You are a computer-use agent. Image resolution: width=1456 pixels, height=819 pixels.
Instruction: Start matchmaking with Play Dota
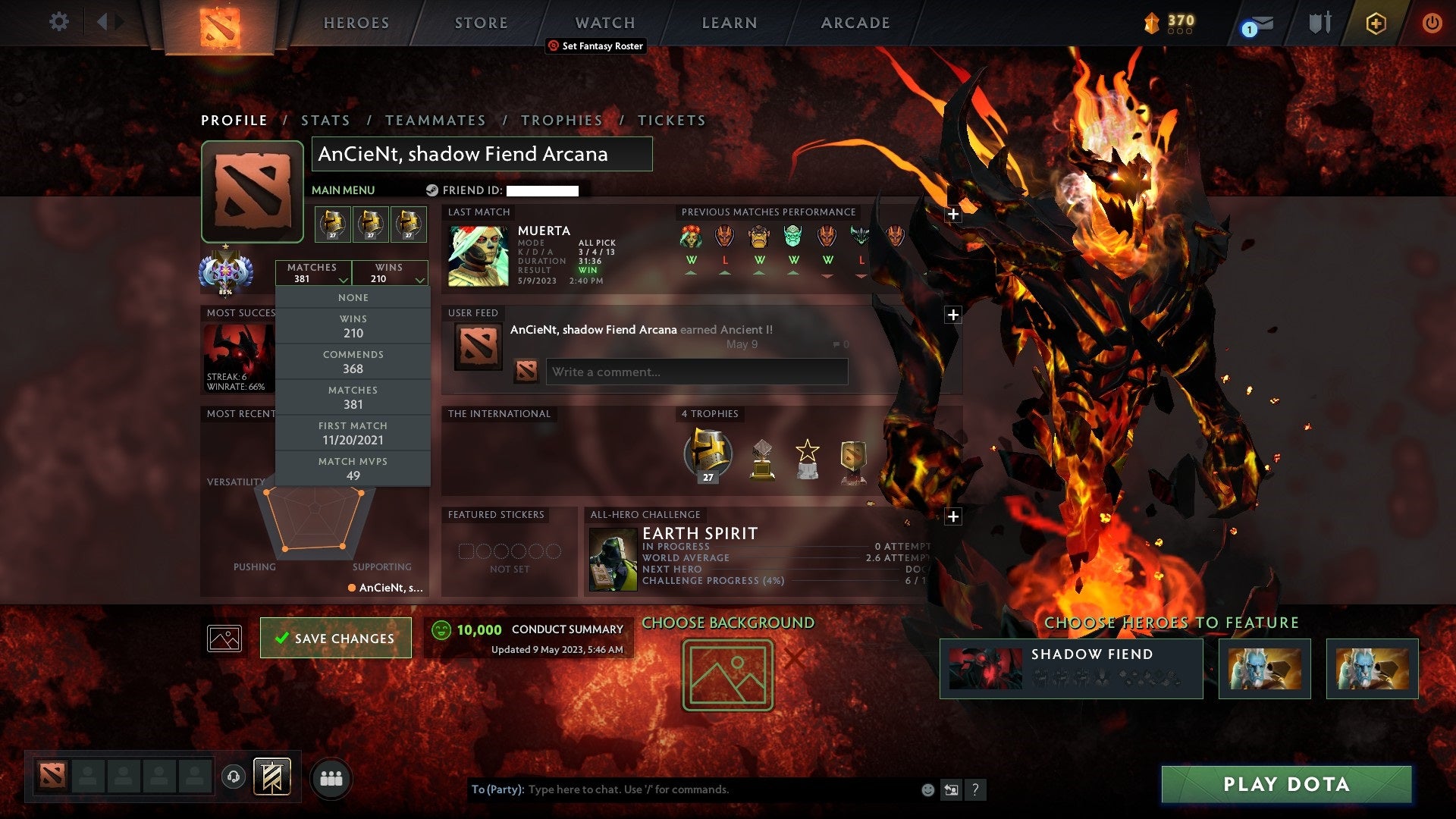click(1286, 784)
